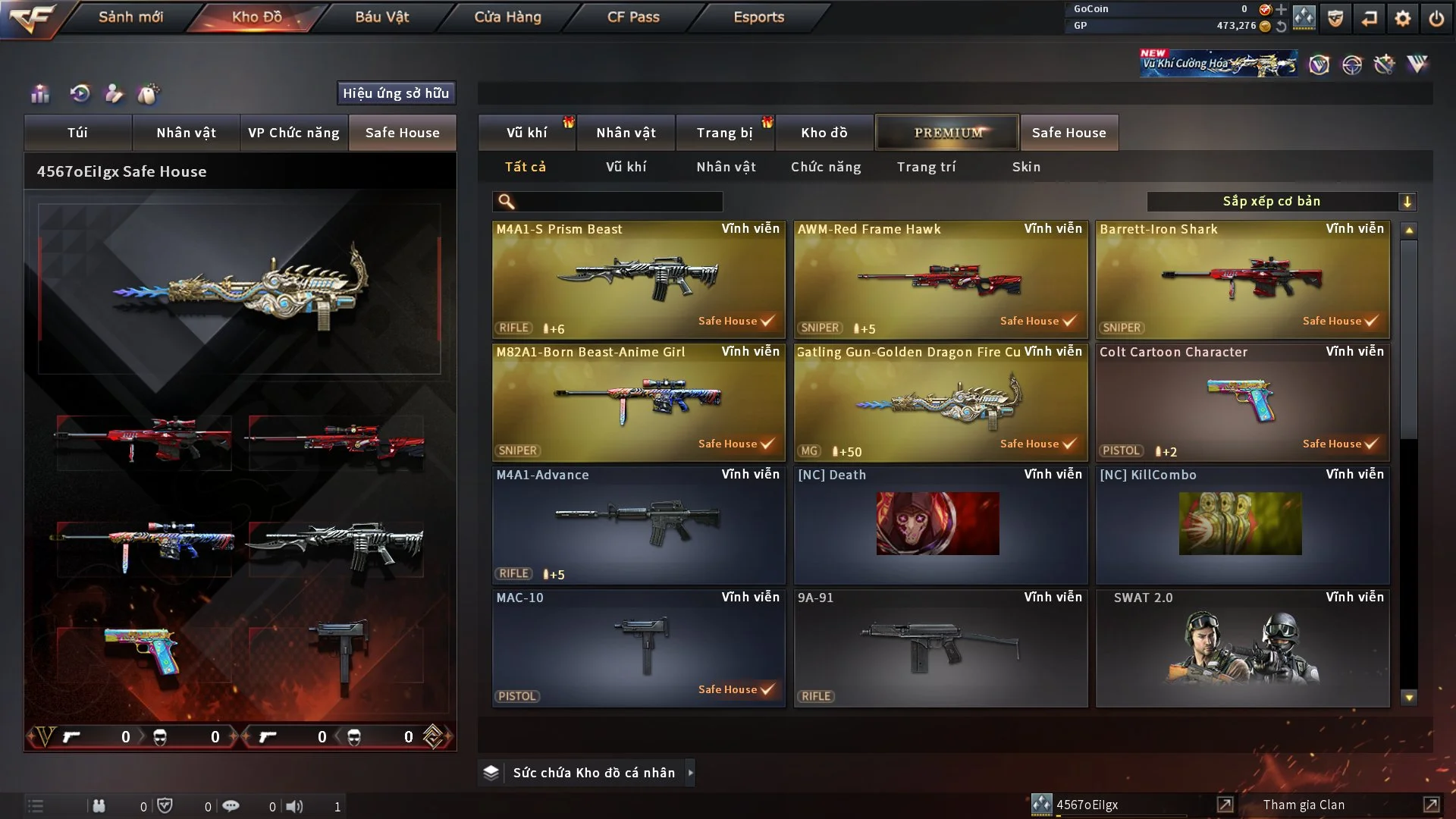This screenshot has height=819, width=1456.
Task: Select the PREMIUM inventory tab
Action: point(947,133)
